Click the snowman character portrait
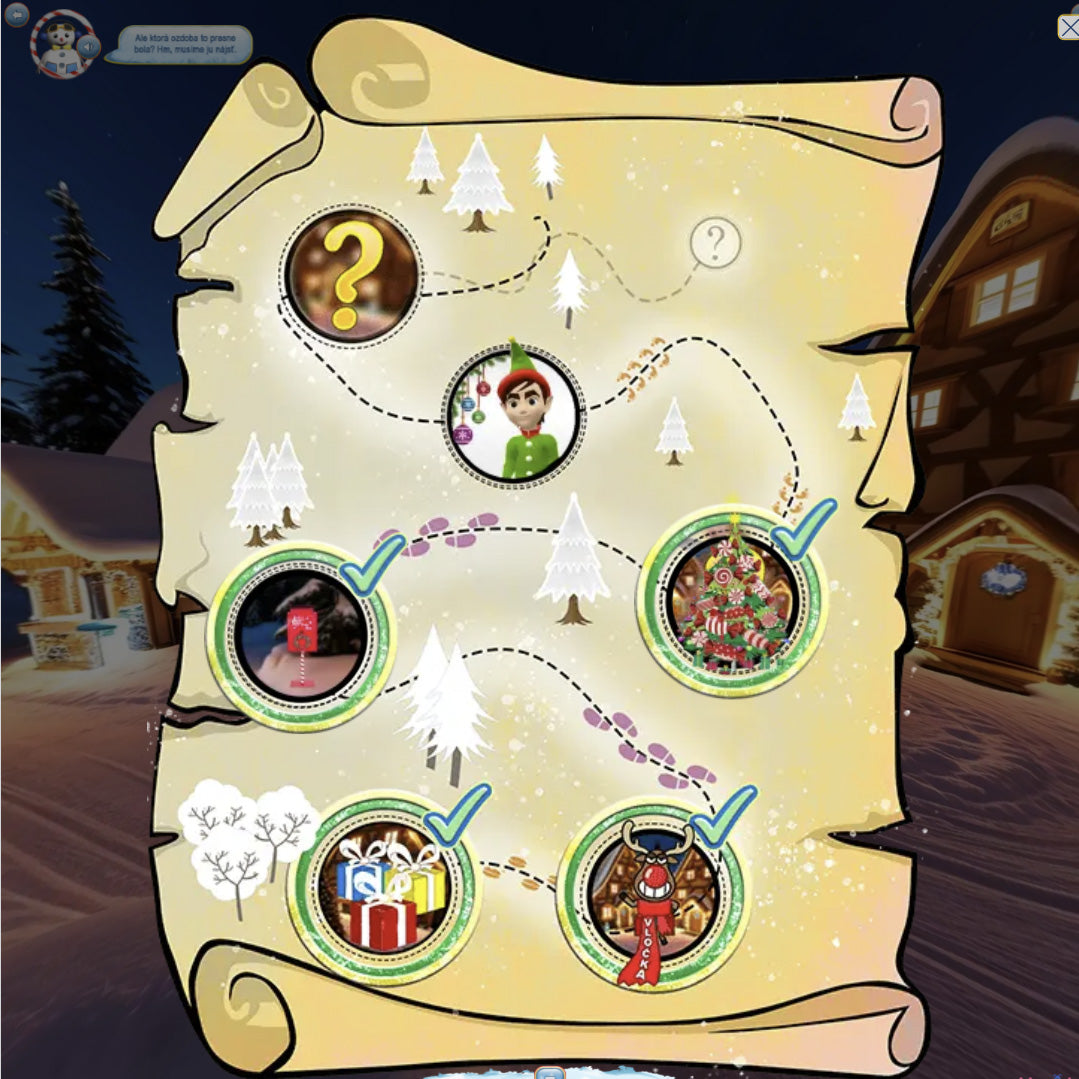Viewport: 1079px width, 1079px height. coord(58,44)
